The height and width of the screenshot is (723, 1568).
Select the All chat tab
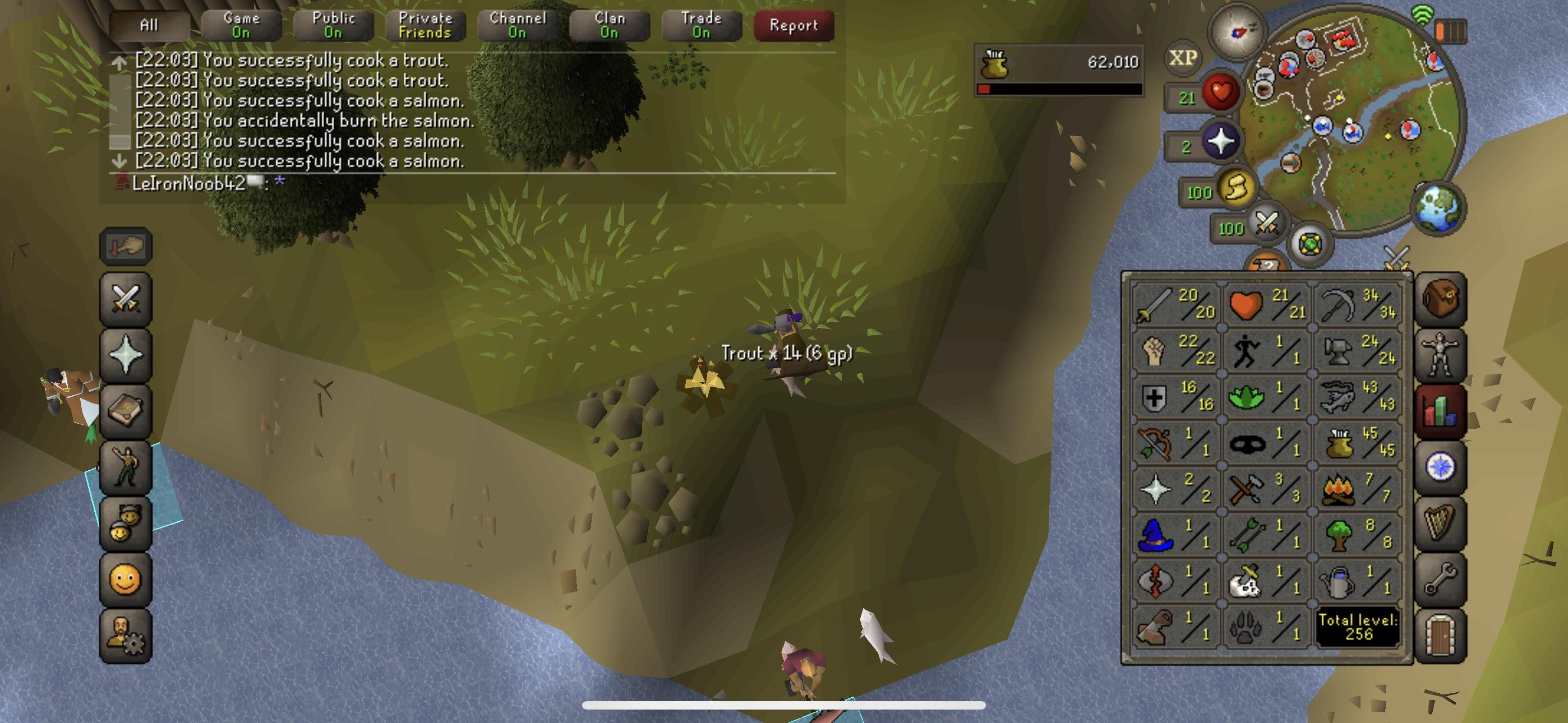pyautogui.click(x=149, y=26)
